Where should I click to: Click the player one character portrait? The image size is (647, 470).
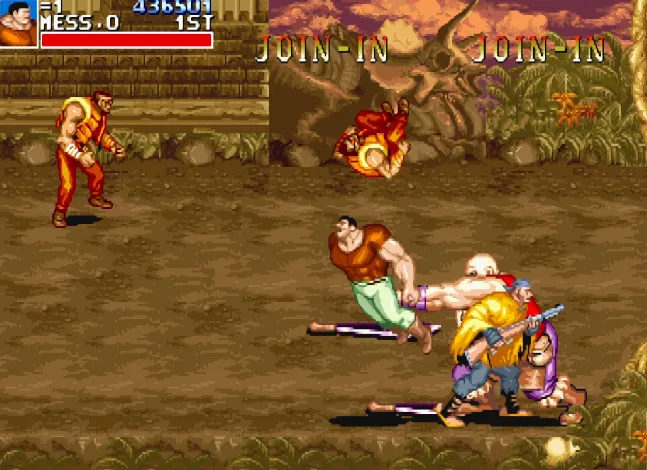coord(19,23)
